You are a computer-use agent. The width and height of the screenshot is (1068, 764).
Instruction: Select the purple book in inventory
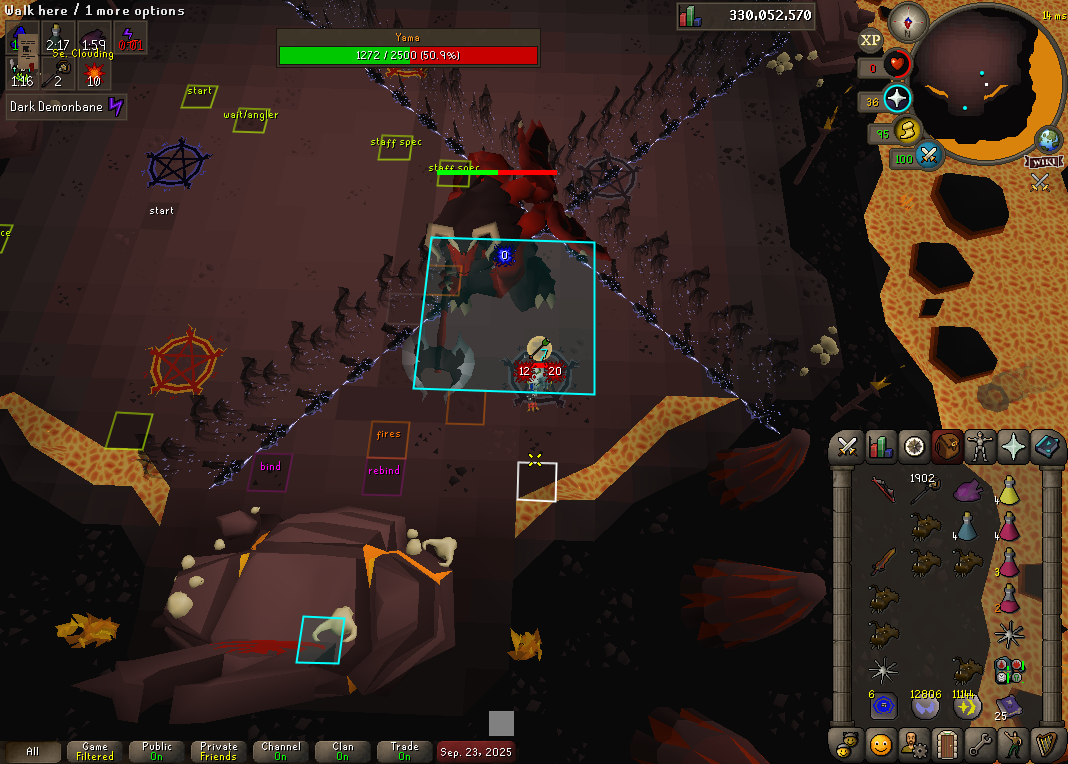click(x=1009, y=706)
